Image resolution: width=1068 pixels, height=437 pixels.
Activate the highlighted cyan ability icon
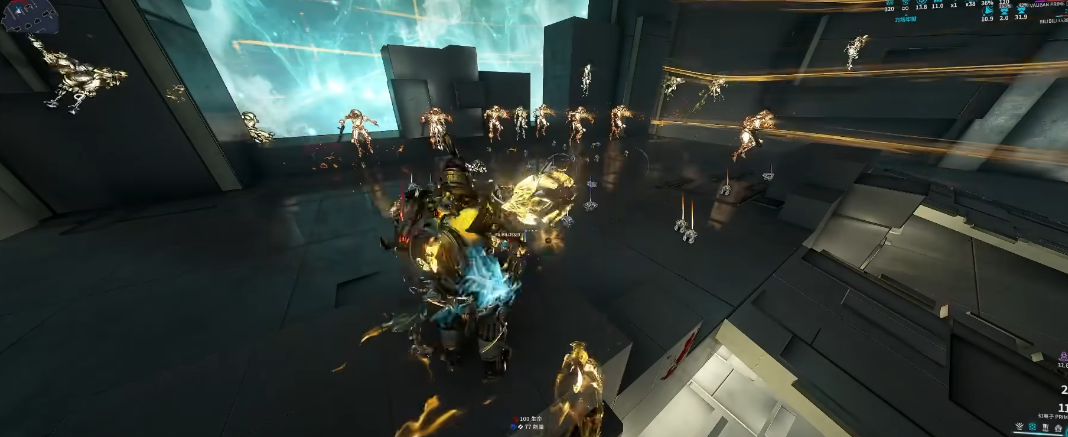(x=1032, y=427)
